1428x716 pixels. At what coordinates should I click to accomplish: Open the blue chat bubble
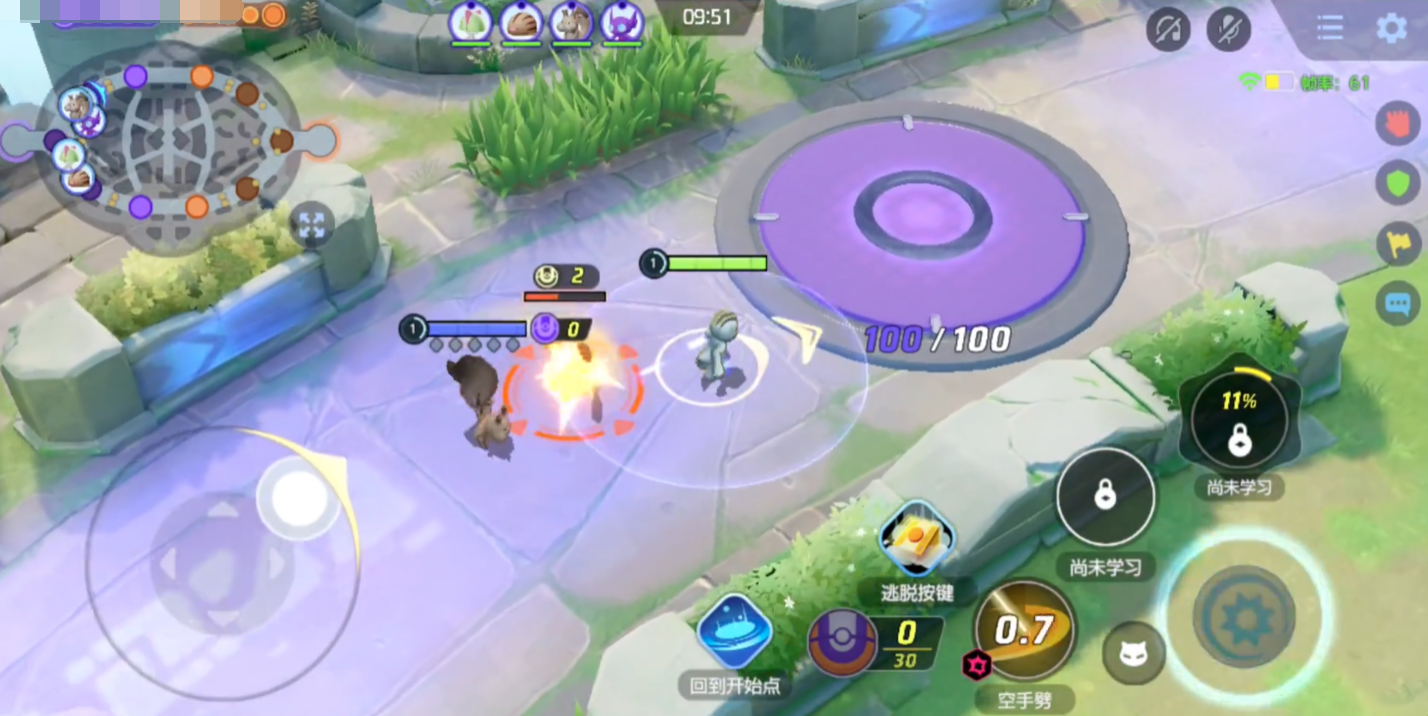point(1397,302)
